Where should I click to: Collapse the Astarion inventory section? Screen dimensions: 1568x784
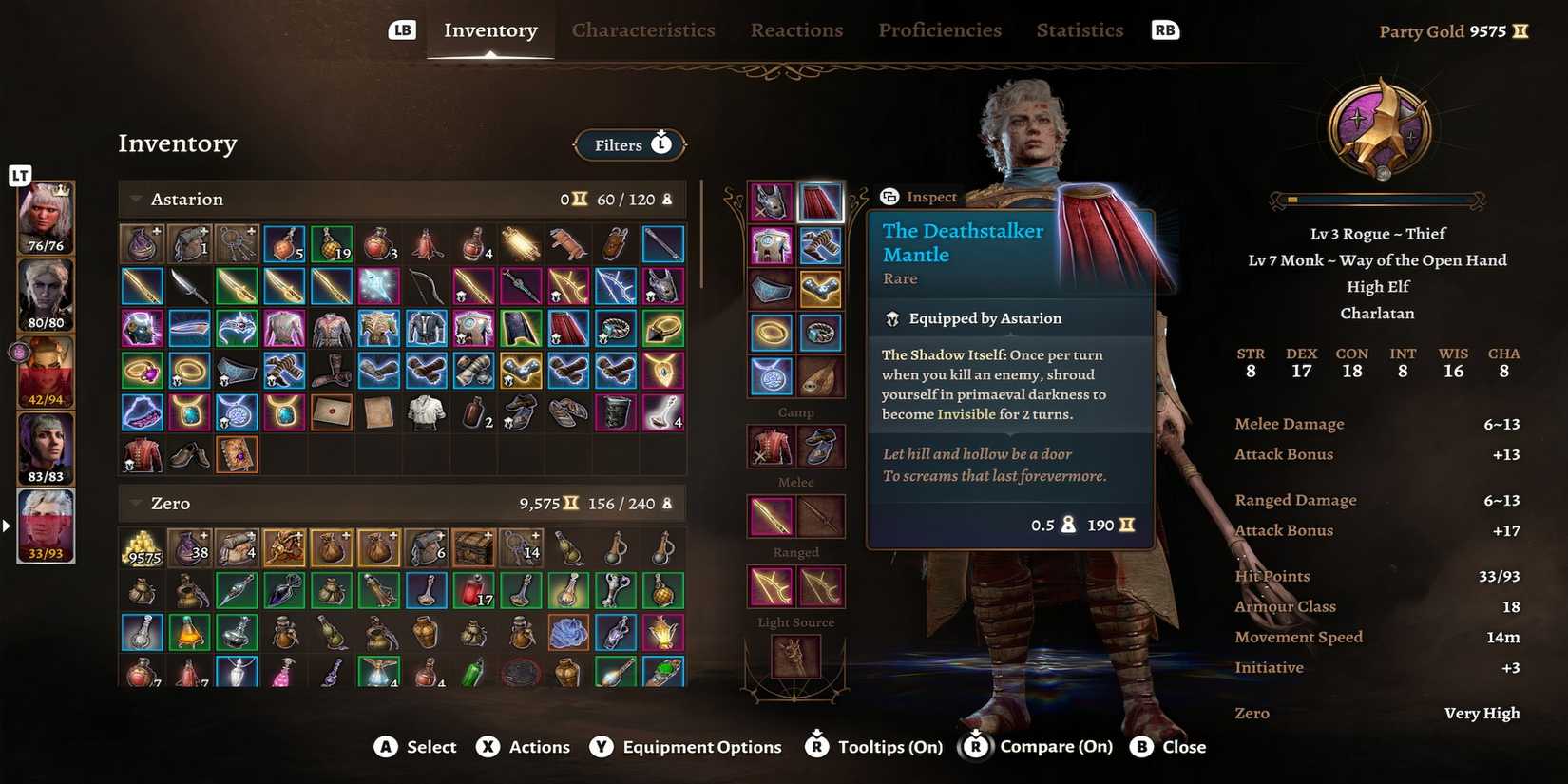[134, 199]
